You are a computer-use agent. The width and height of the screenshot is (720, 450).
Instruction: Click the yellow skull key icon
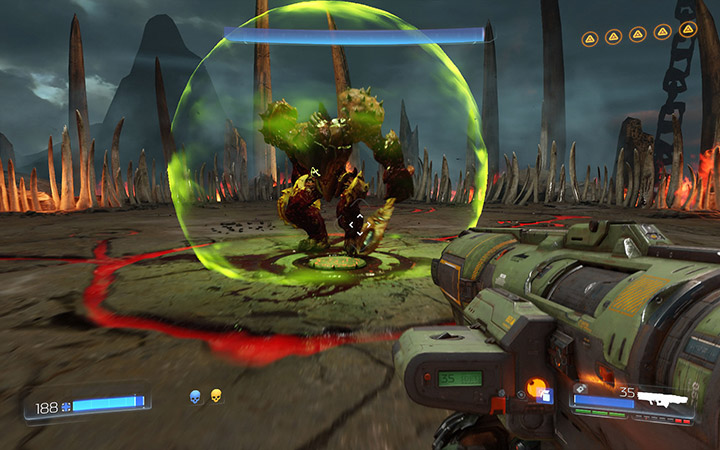[215, 397]
